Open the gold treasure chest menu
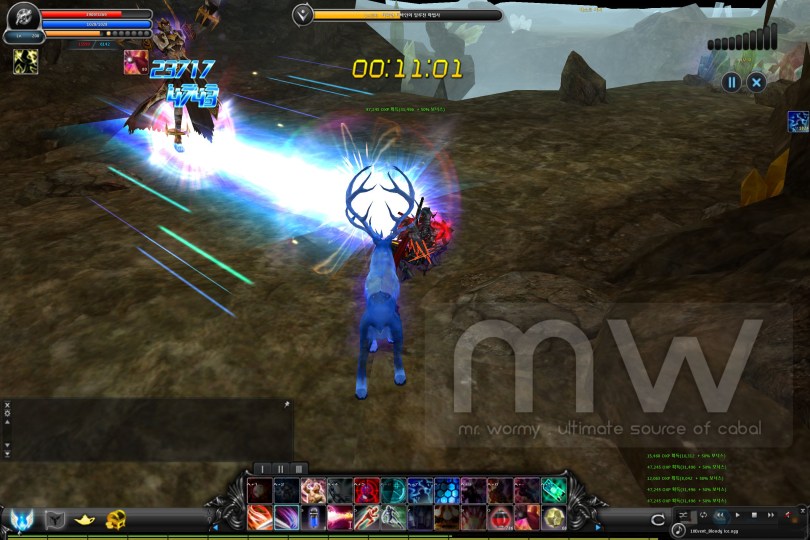The image size is (810, 540). pyautogui.click(x=117, y=519)
